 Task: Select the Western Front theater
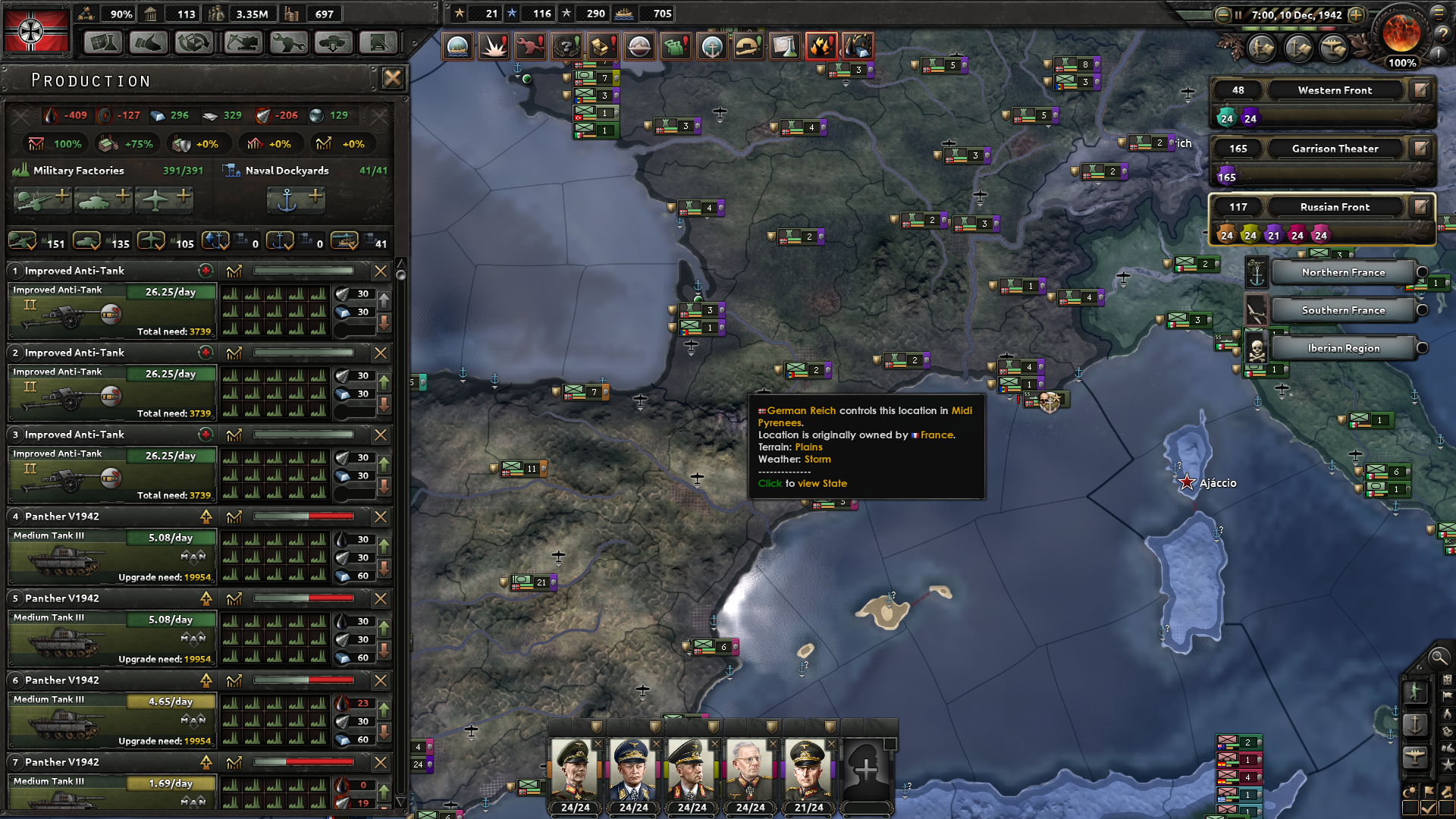coord(1335,89)
